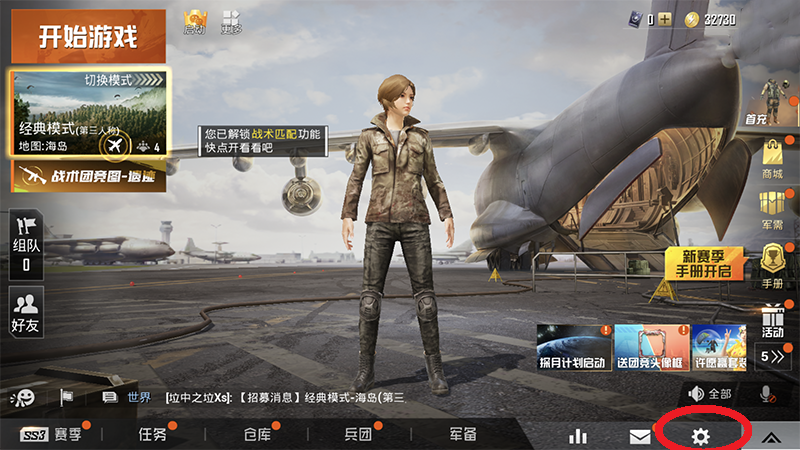Open the gear settings icon
800x450 pixels.
tap(701, 436)
